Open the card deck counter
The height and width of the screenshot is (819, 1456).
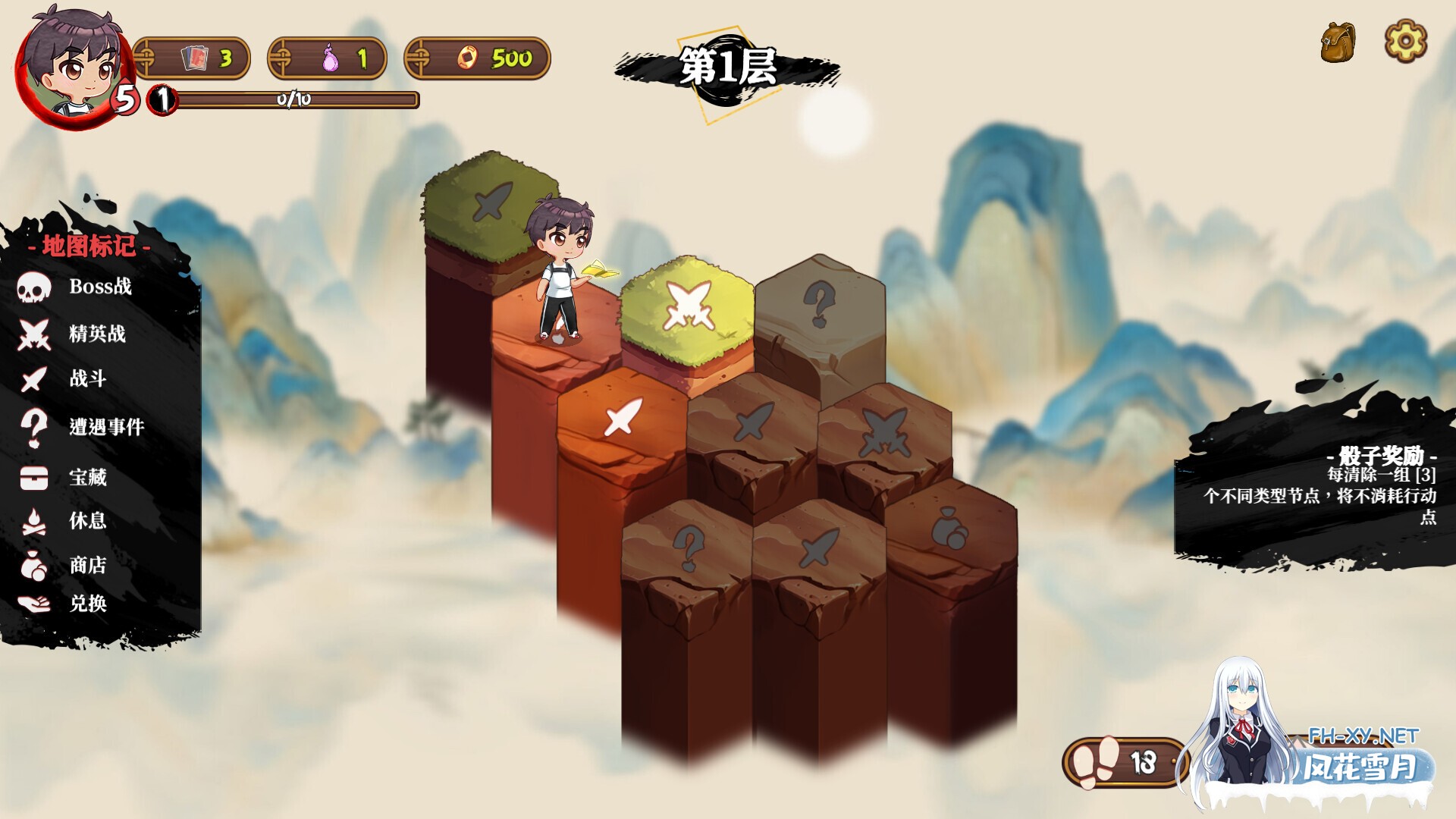(x=193, y=58)
